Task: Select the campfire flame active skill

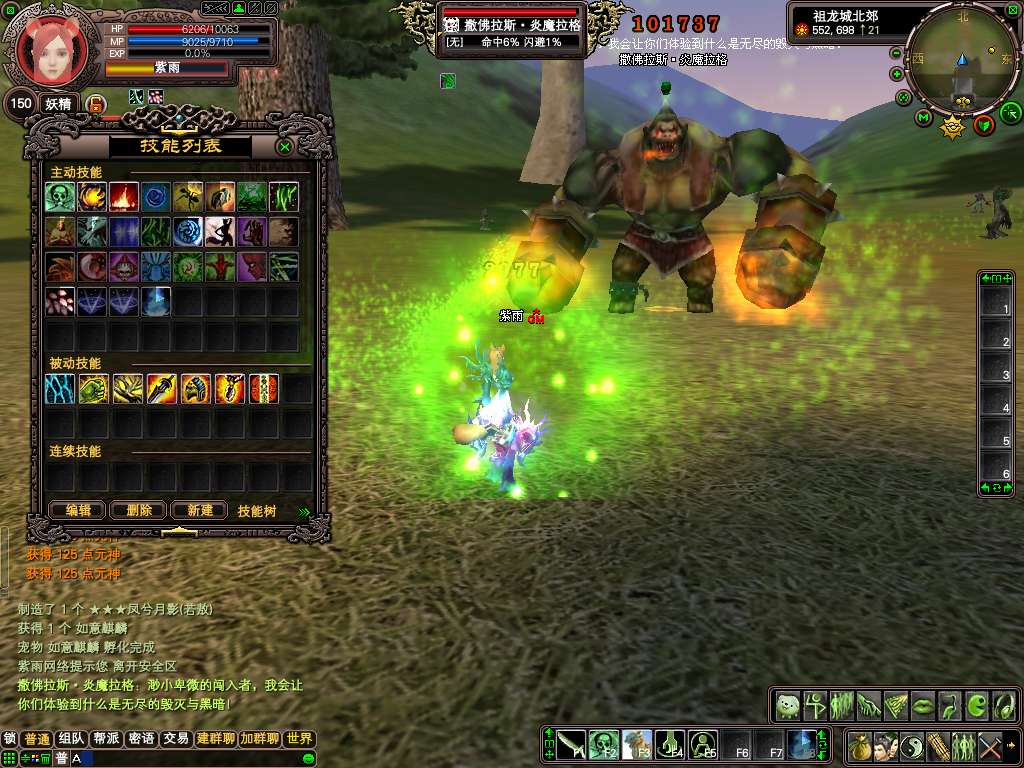Action: (x=124, y=196)
